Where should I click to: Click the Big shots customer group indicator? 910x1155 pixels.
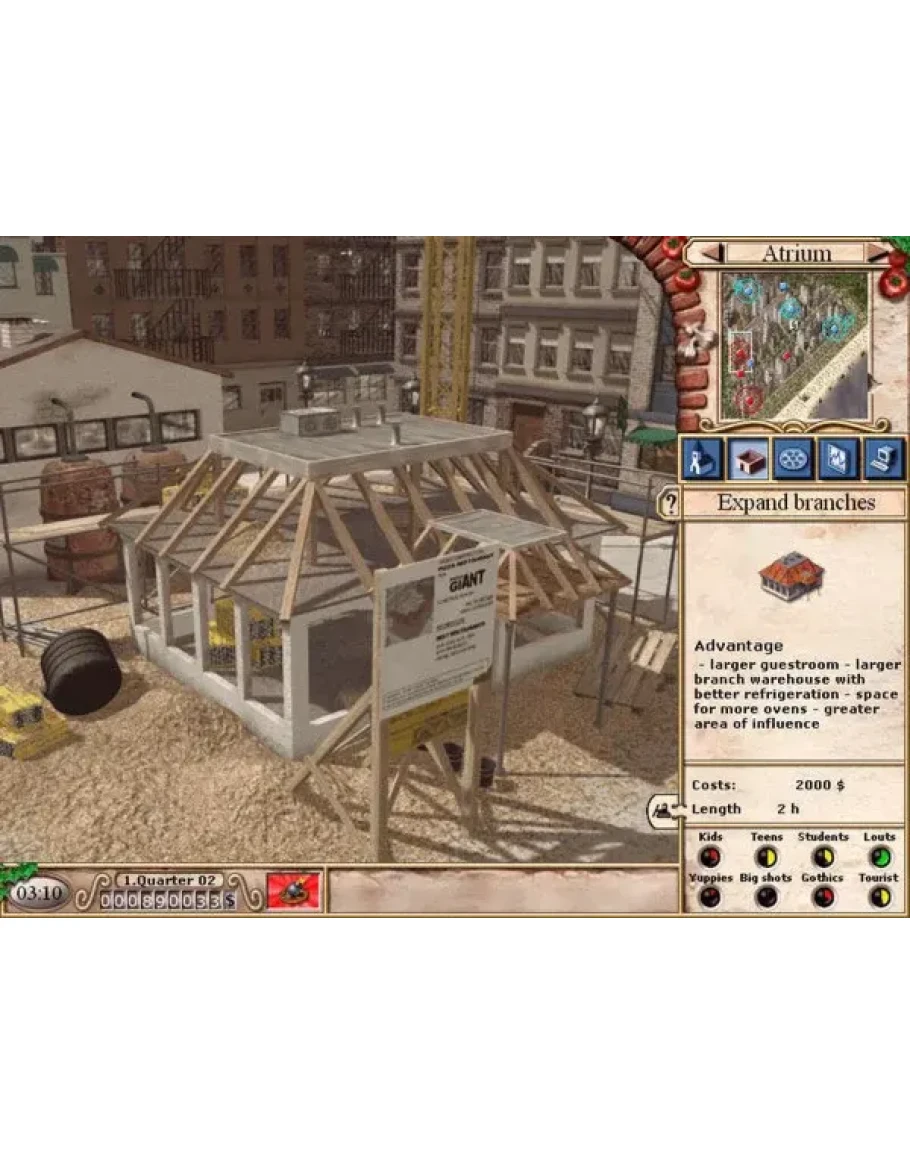coord(766,897)
